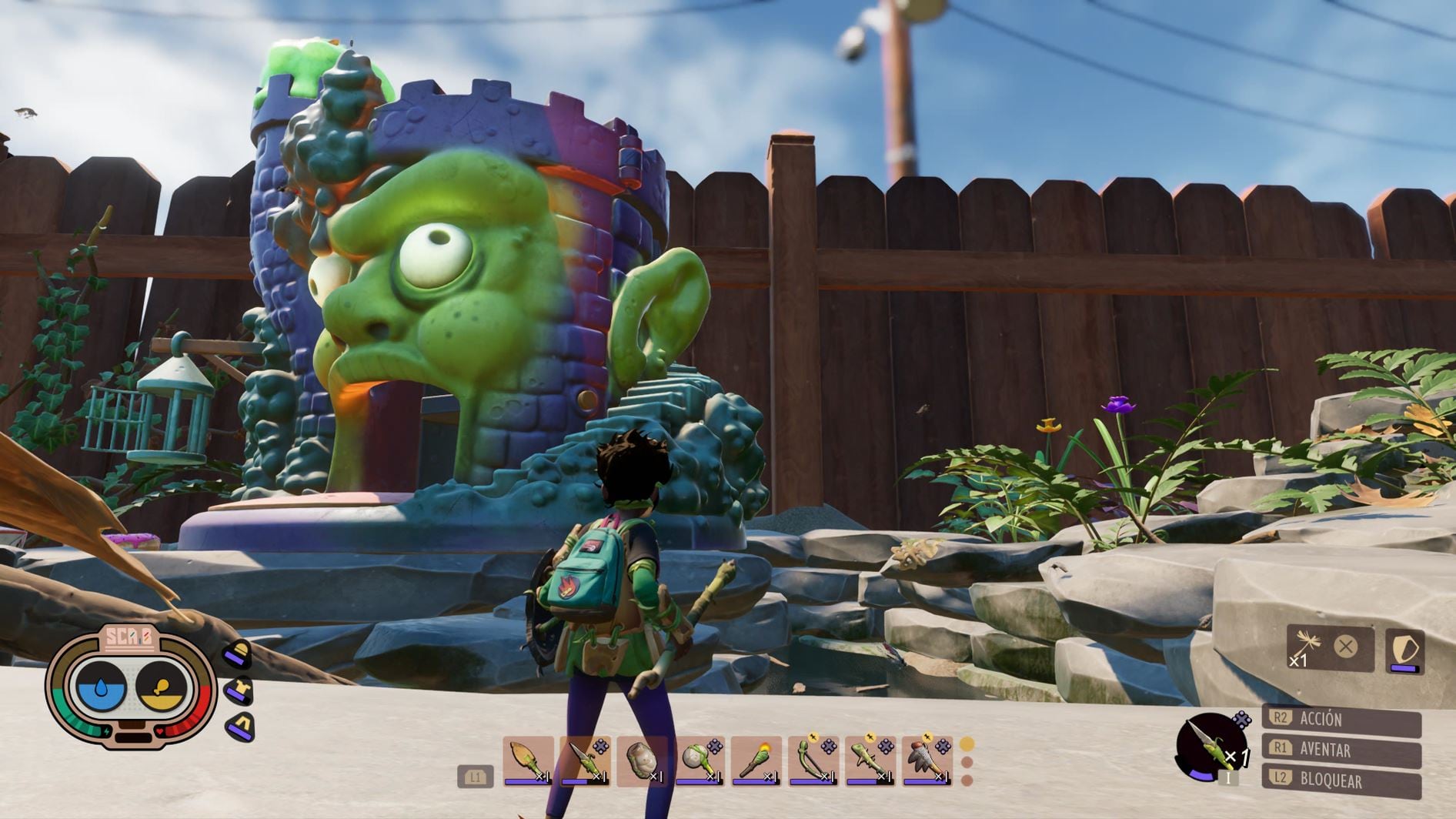Select the feathered axe hotbar slot
Viewport: 1456px width, 819px height.
[x=927, y=761]
